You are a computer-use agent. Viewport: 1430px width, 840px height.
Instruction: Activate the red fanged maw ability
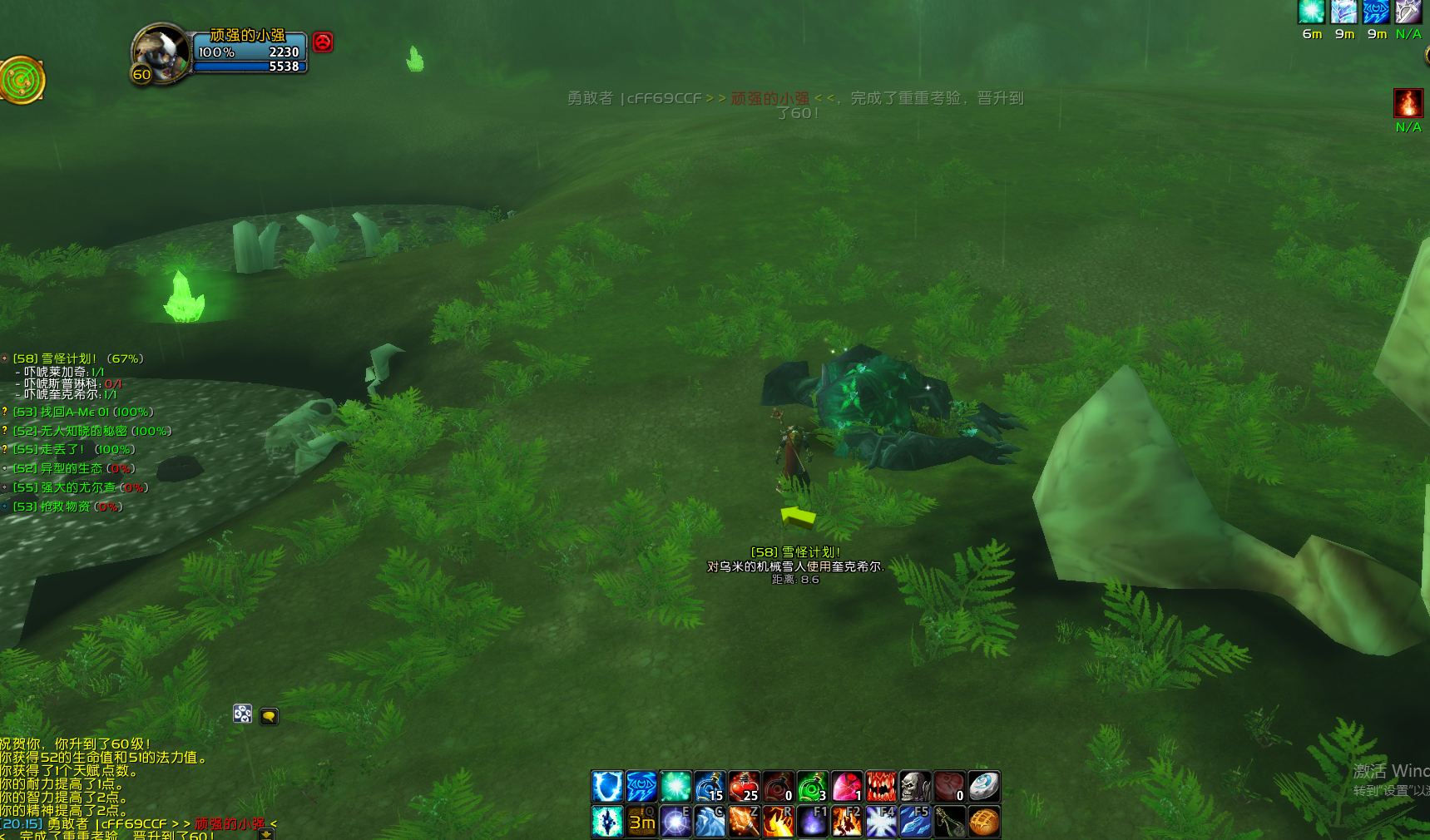click(880, 786)
